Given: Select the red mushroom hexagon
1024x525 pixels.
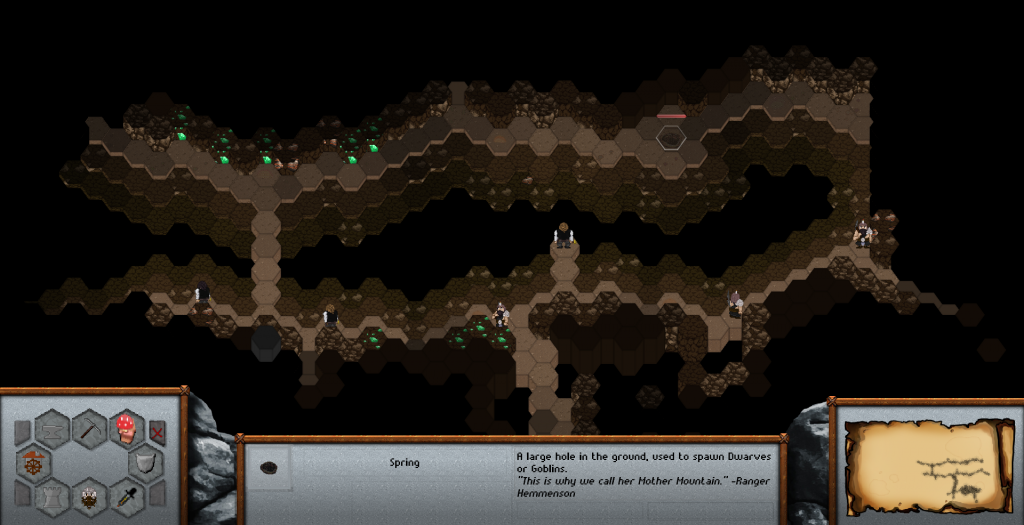Looking at the screenshot, I should 126,430.
